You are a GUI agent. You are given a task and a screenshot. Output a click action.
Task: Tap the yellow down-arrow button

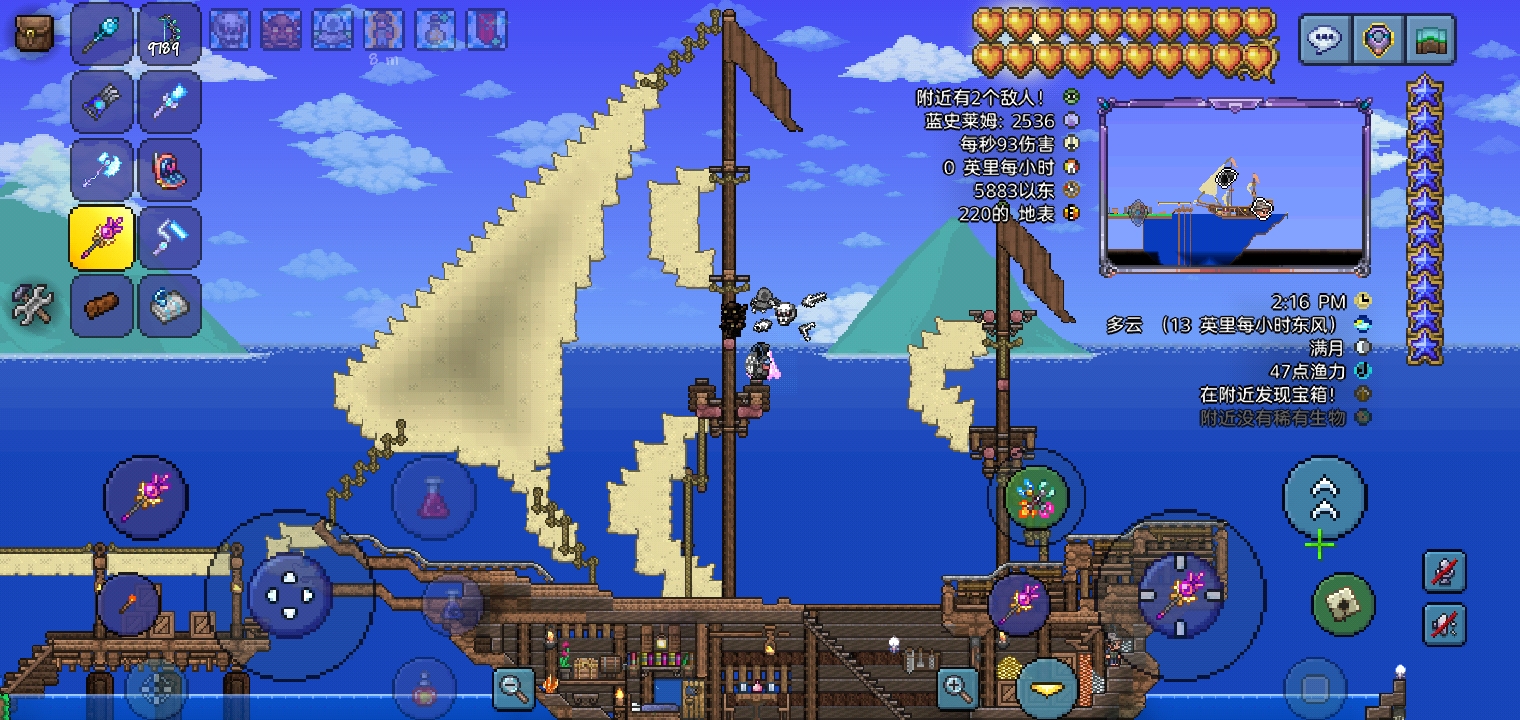point(1047,689)
